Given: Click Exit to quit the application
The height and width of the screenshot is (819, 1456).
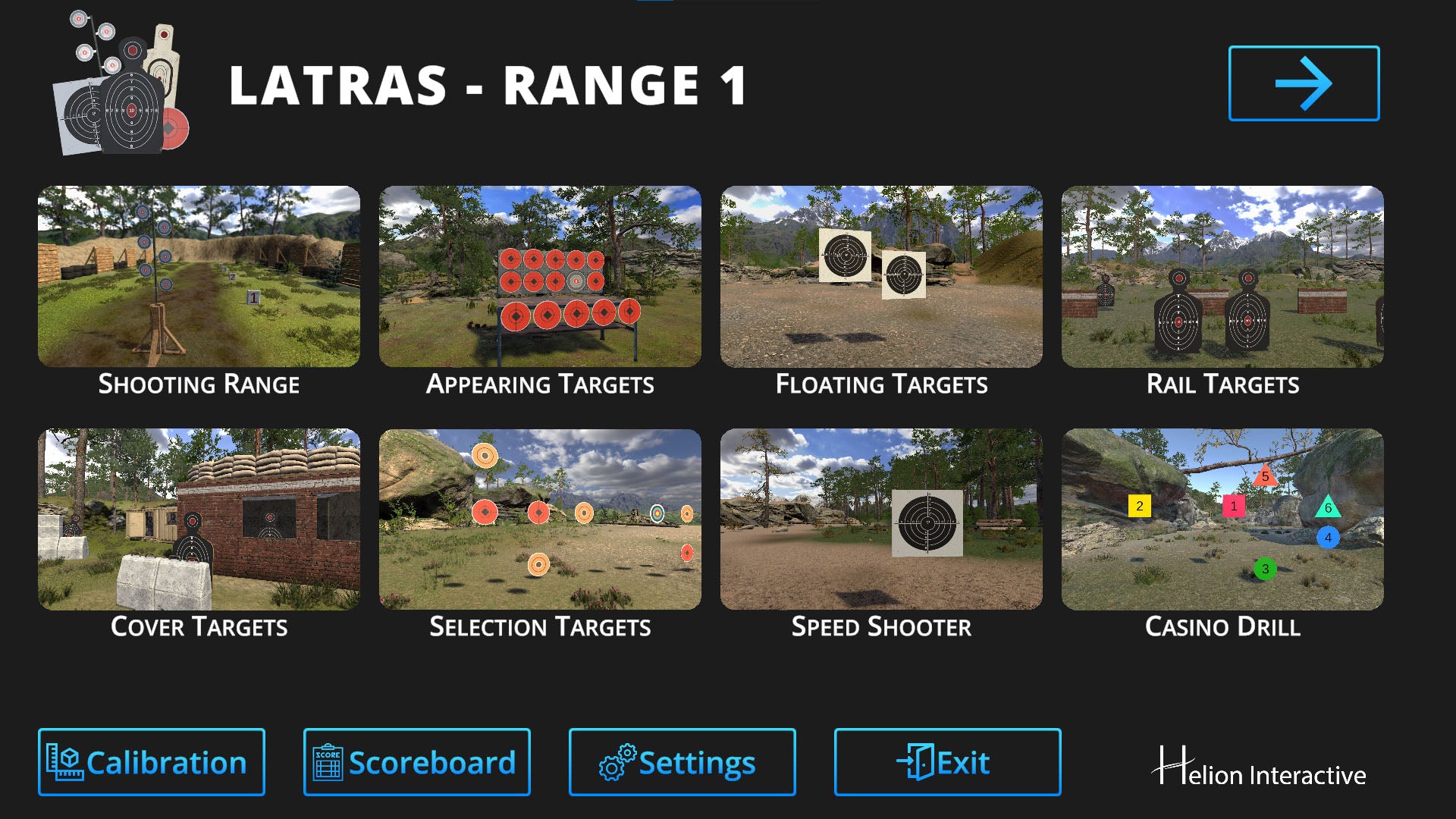Looking at the screenshot, I should pyautogui.click(x=946, y=761).
